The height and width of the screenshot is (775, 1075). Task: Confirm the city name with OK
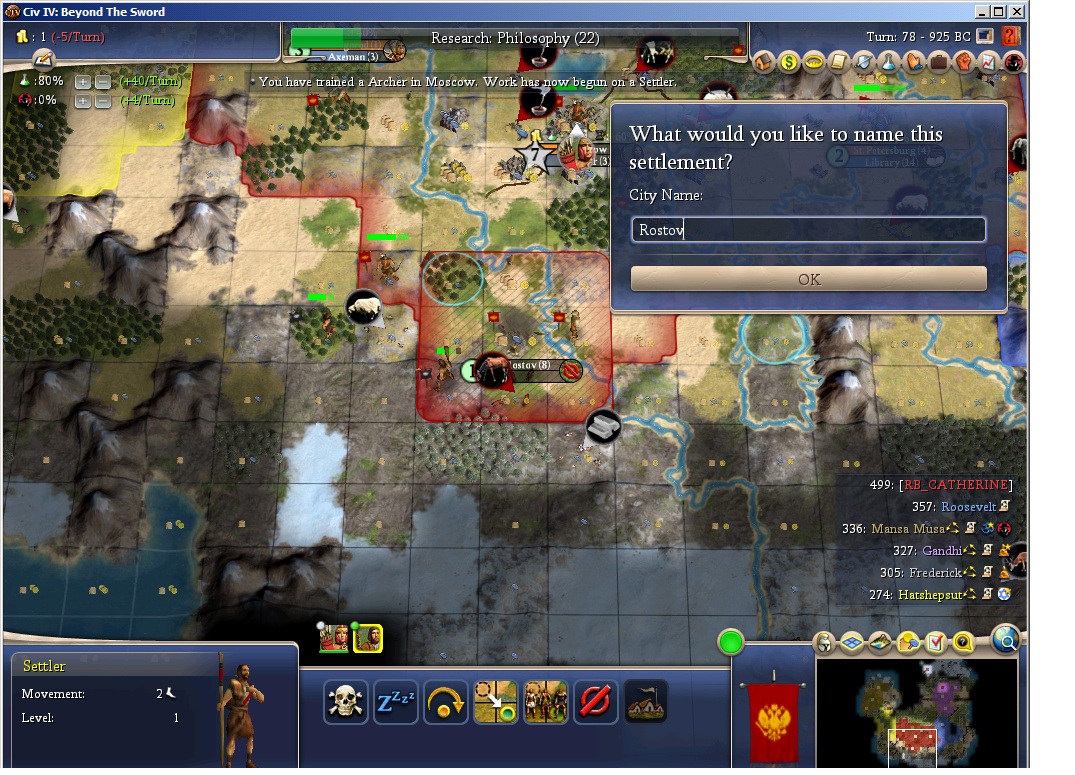tap(808, 279)
